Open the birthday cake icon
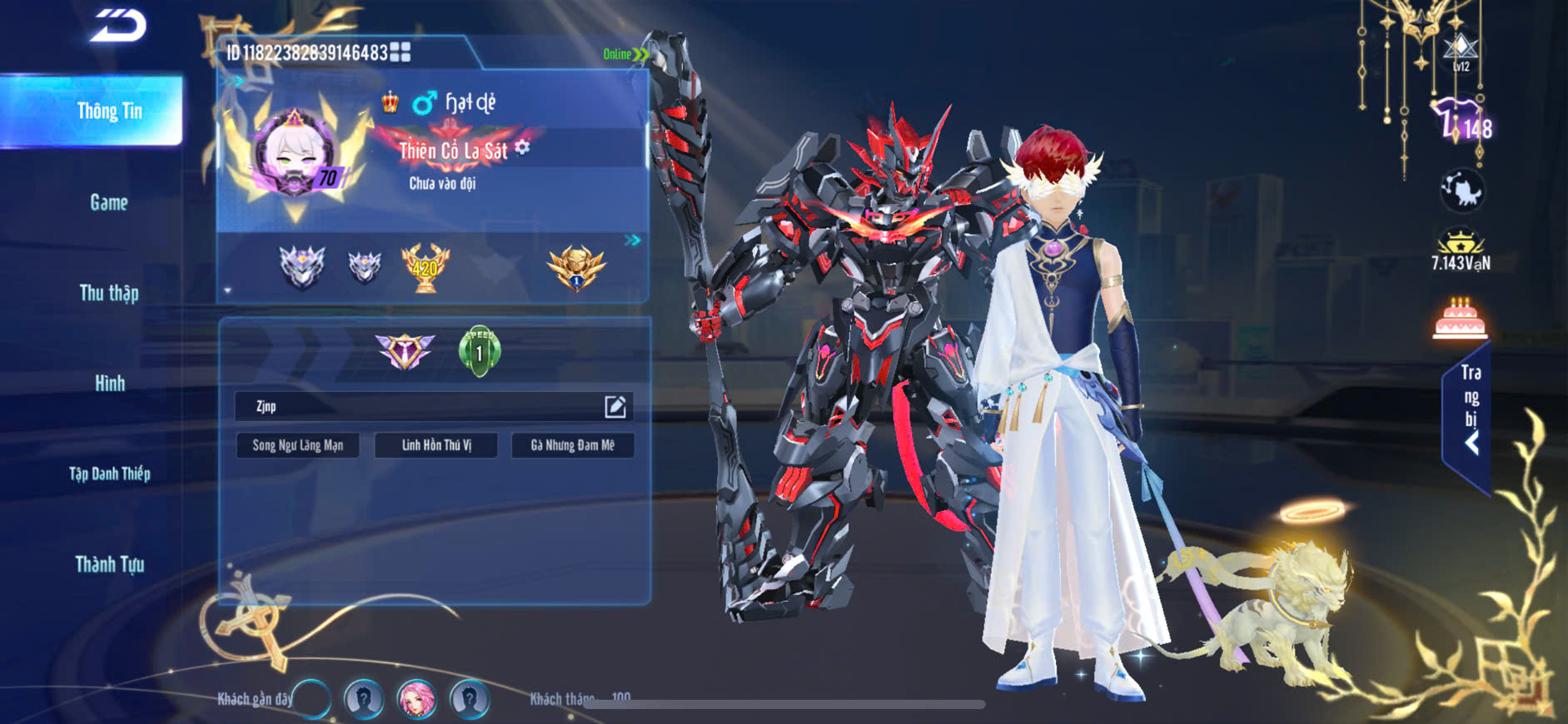 click(1460, 320)
